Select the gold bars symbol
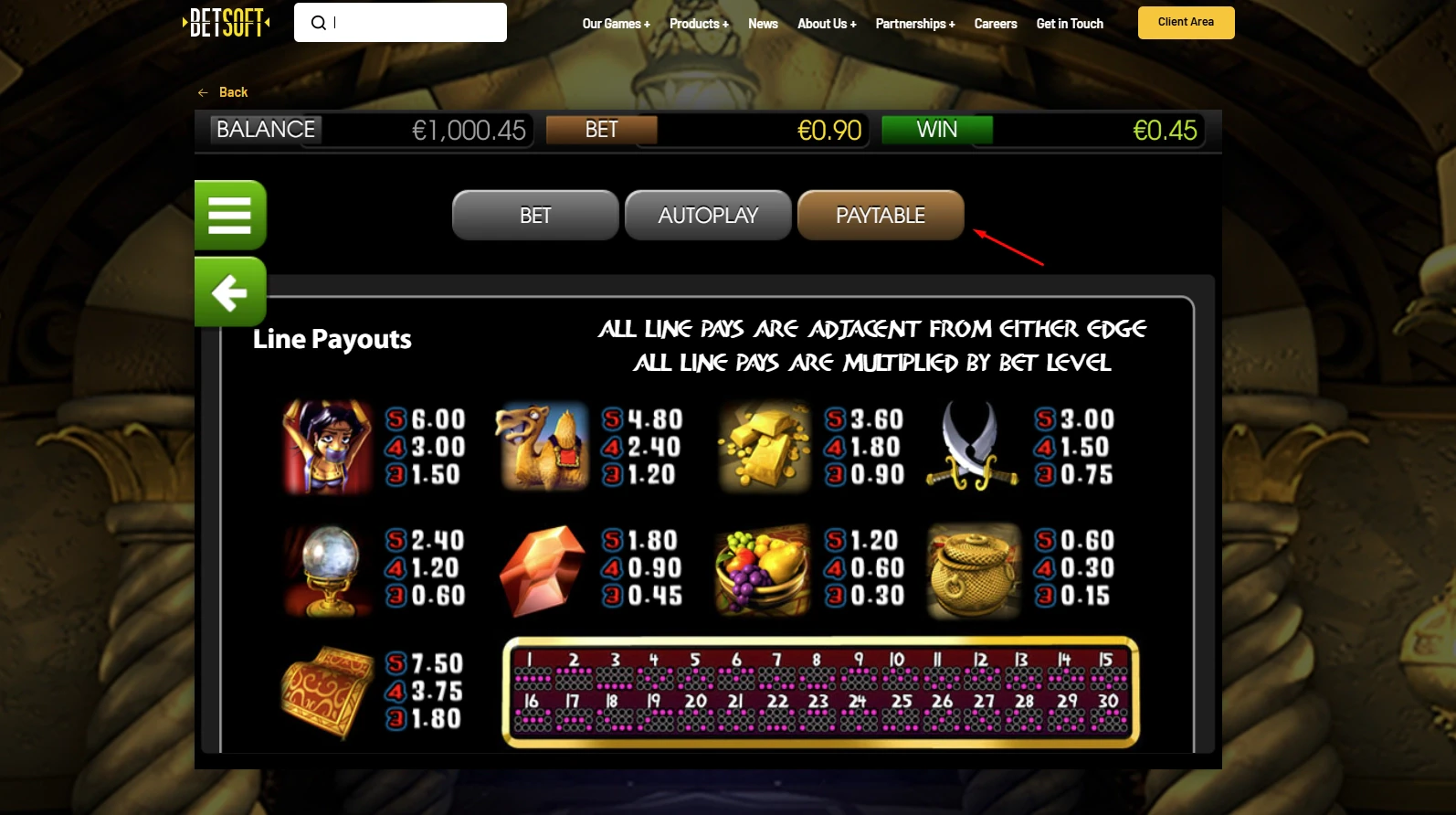 (764, 447)
